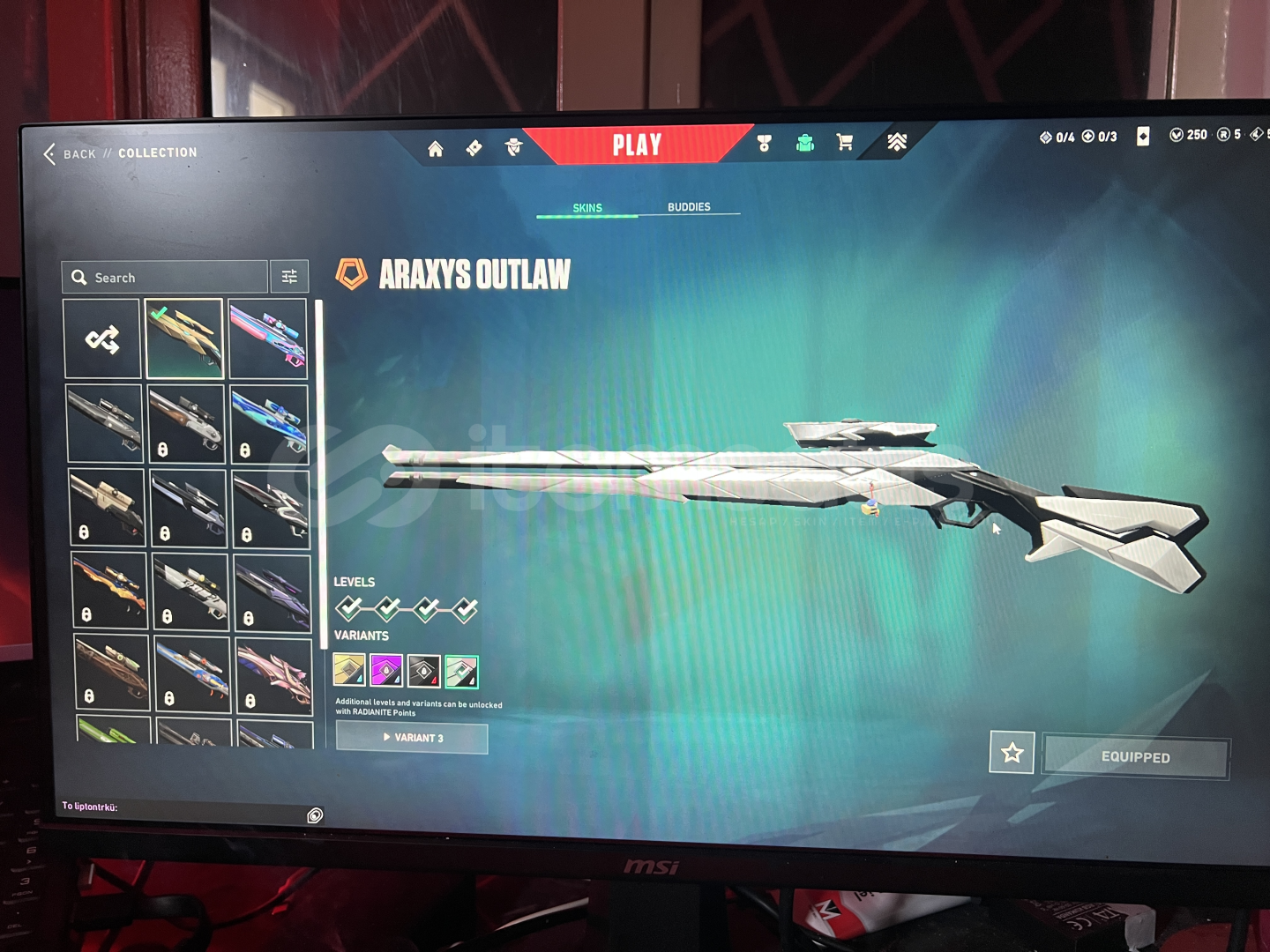Play the Variant 3 preview video

412,738
